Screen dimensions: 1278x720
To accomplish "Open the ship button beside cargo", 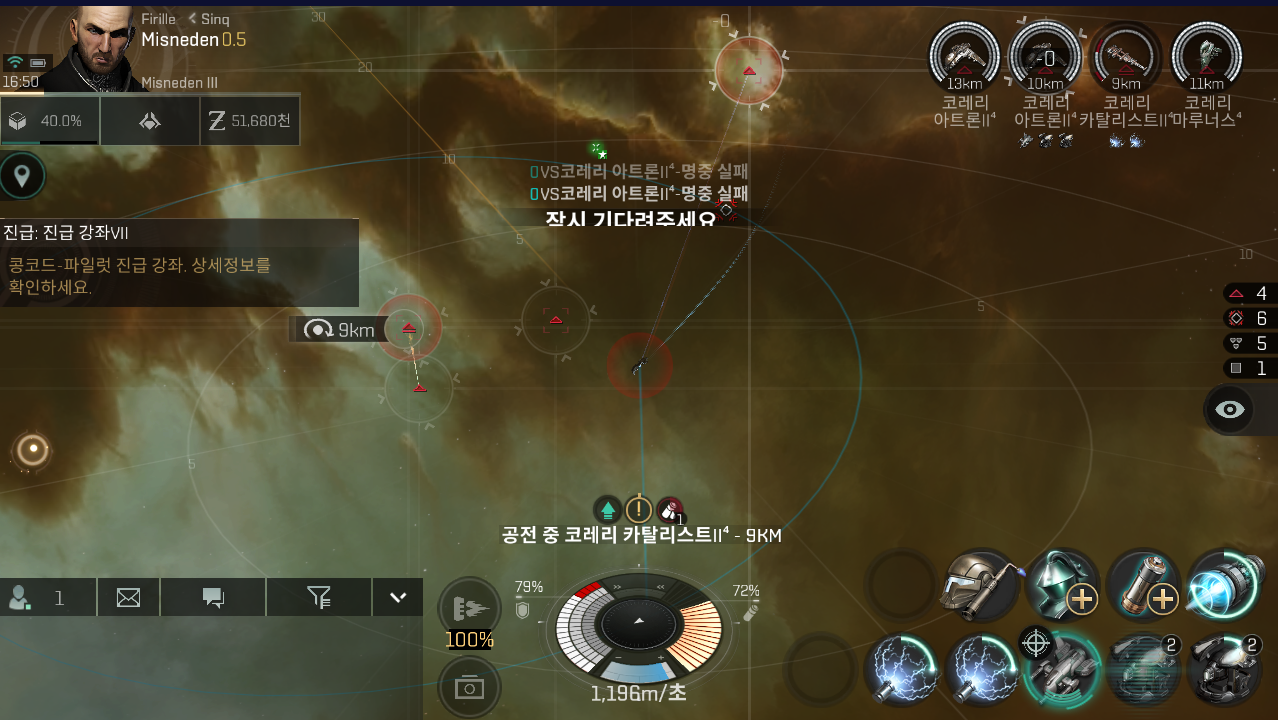I will point(149,122).
